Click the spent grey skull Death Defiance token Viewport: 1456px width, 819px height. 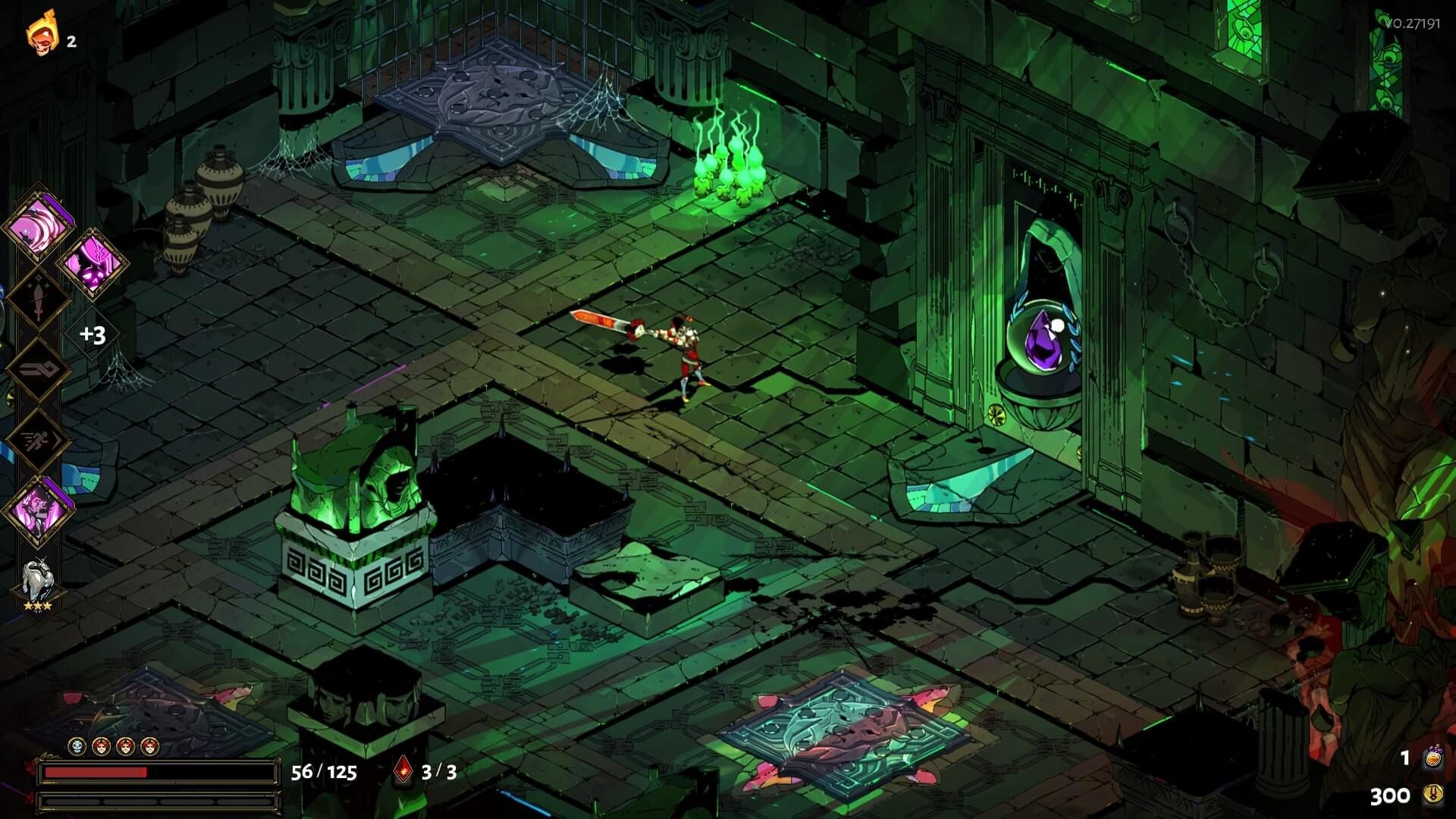click(77, 747)
